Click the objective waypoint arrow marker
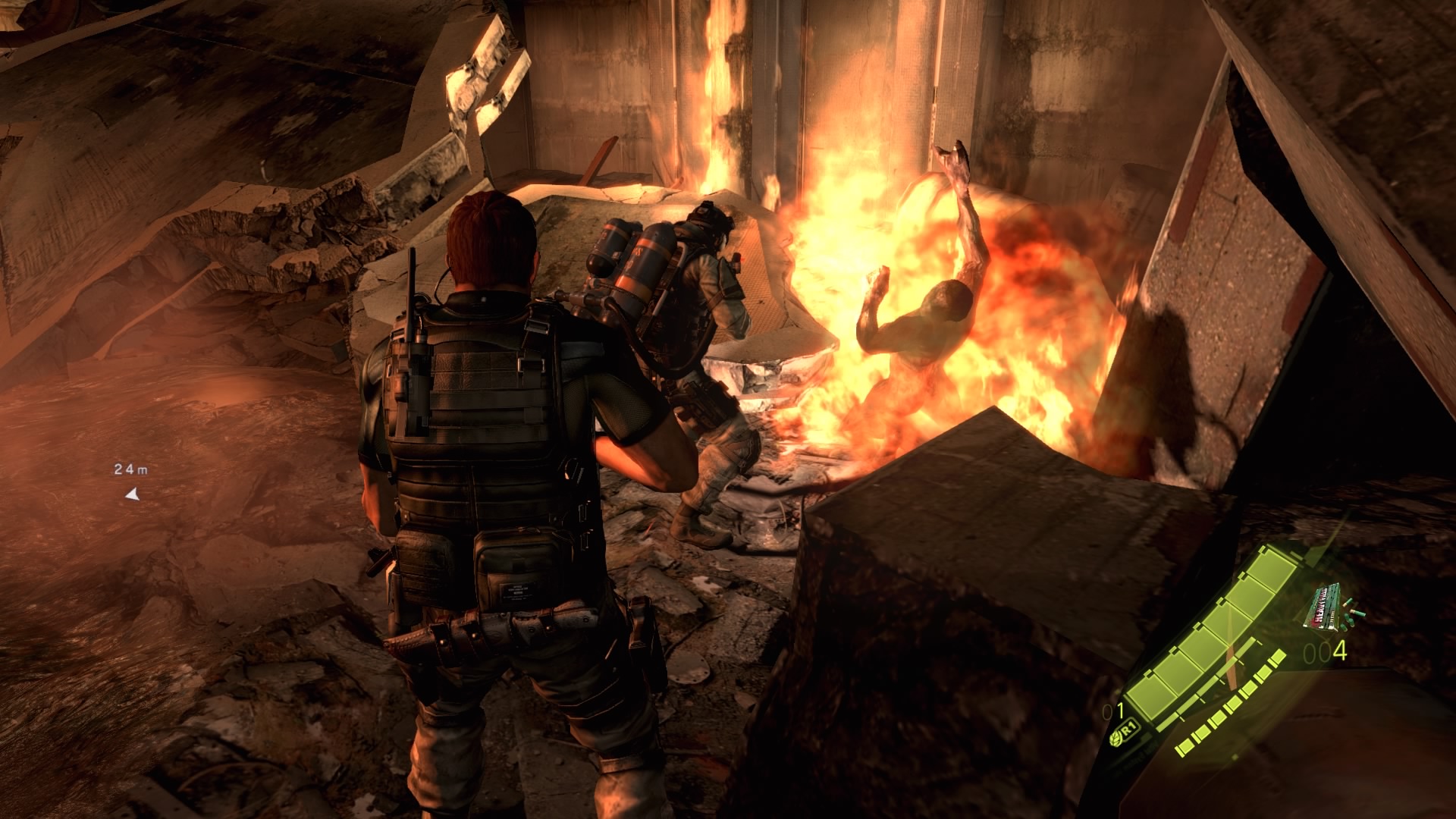Screen dimensions: 1456x819 coord(133,495)
